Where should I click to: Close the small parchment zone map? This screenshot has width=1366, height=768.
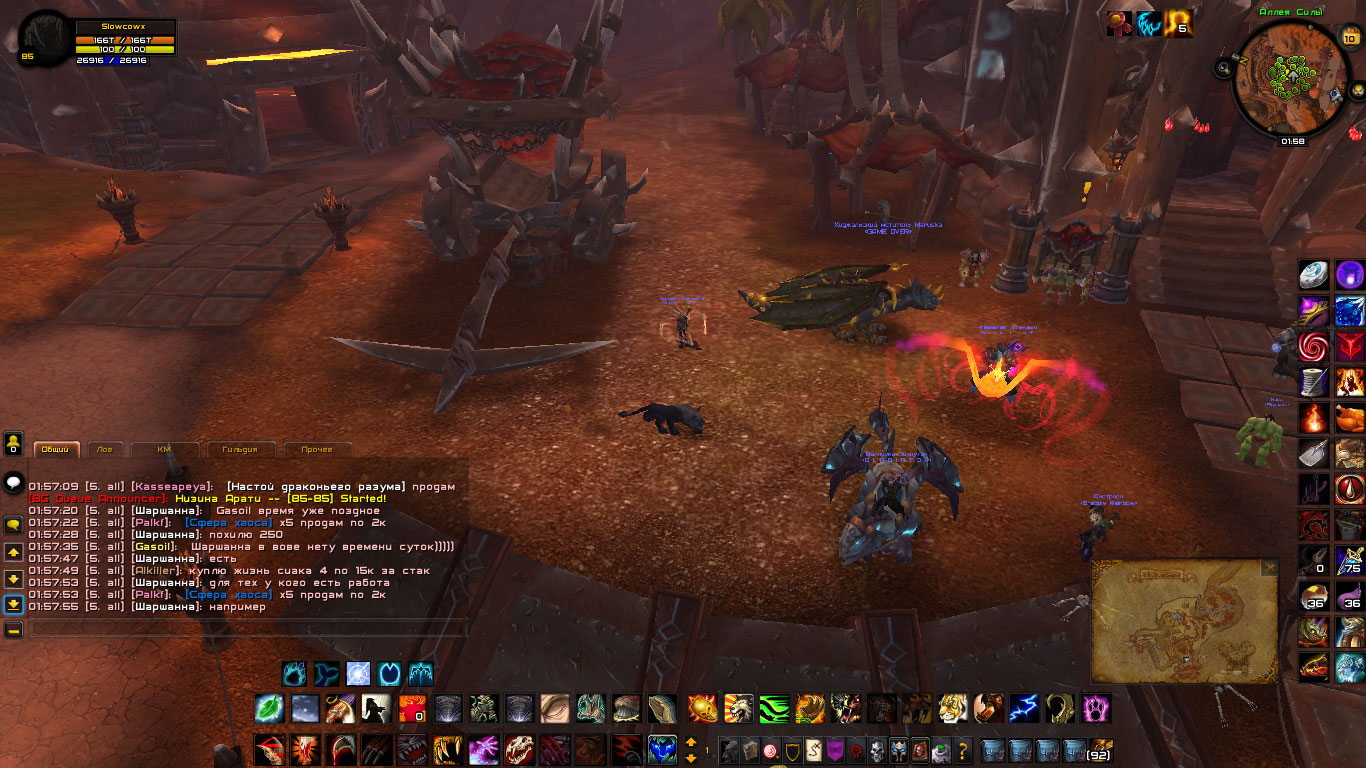pyautogui.click(x=1269, y=567)
